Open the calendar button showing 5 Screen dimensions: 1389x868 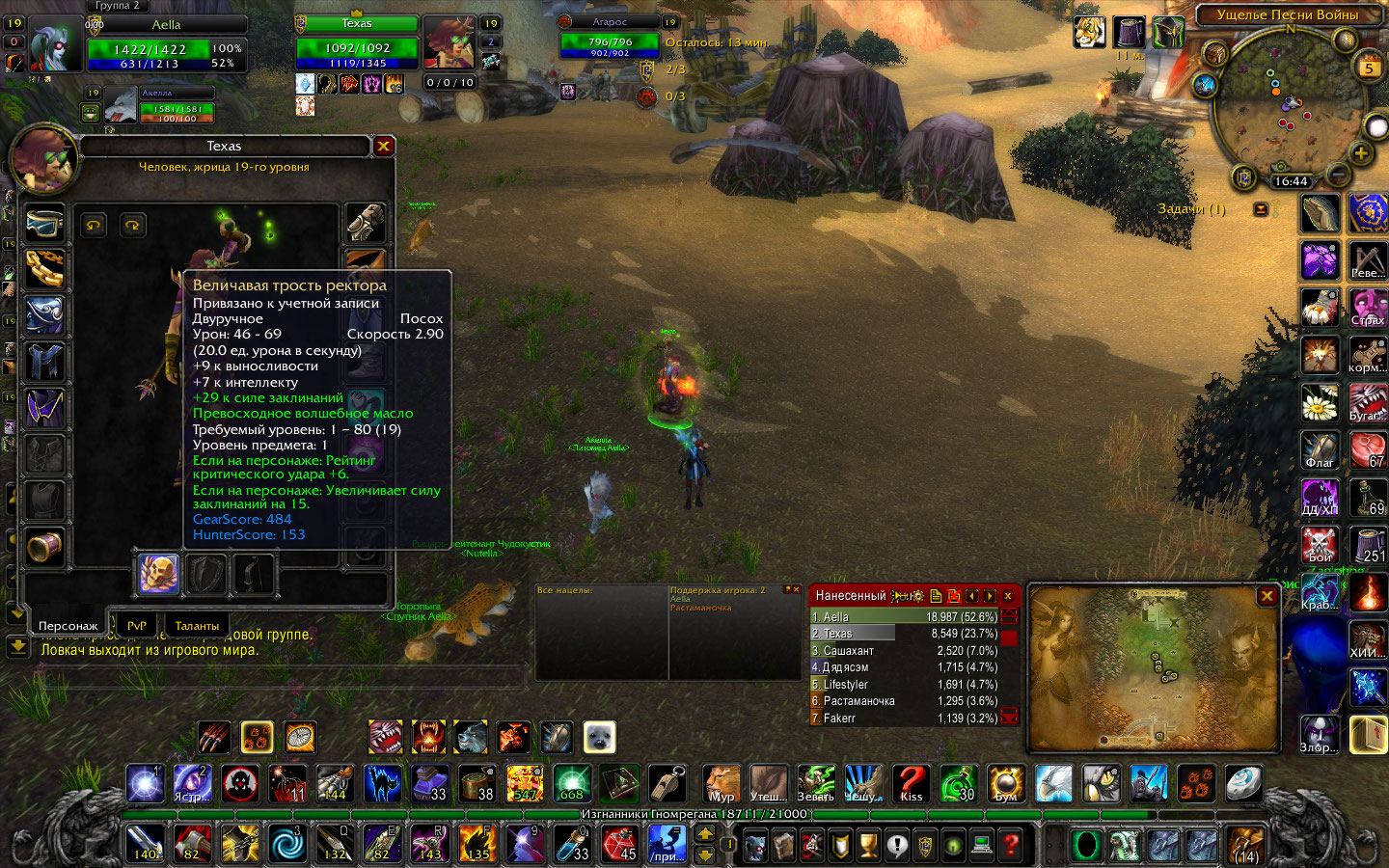click(x=1369, y=68)
